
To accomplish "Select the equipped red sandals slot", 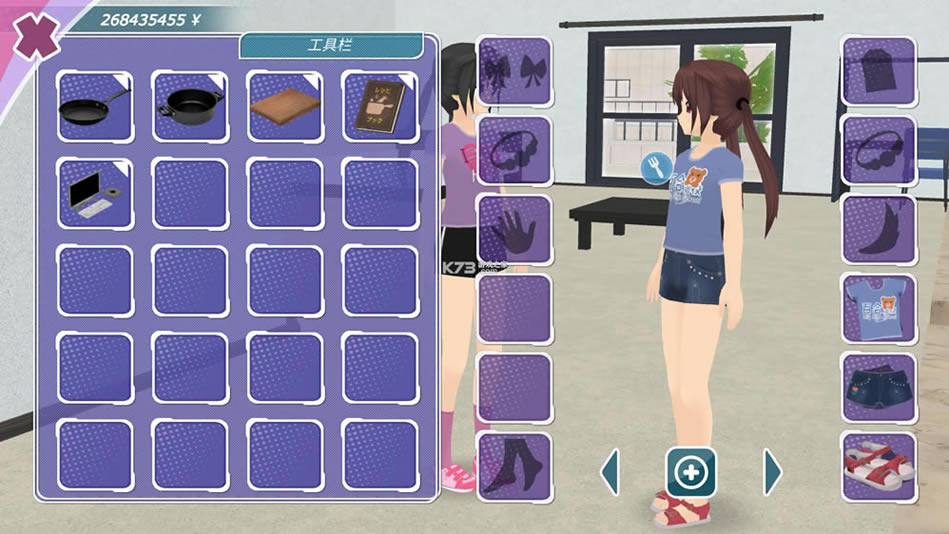I will [878, 466].
